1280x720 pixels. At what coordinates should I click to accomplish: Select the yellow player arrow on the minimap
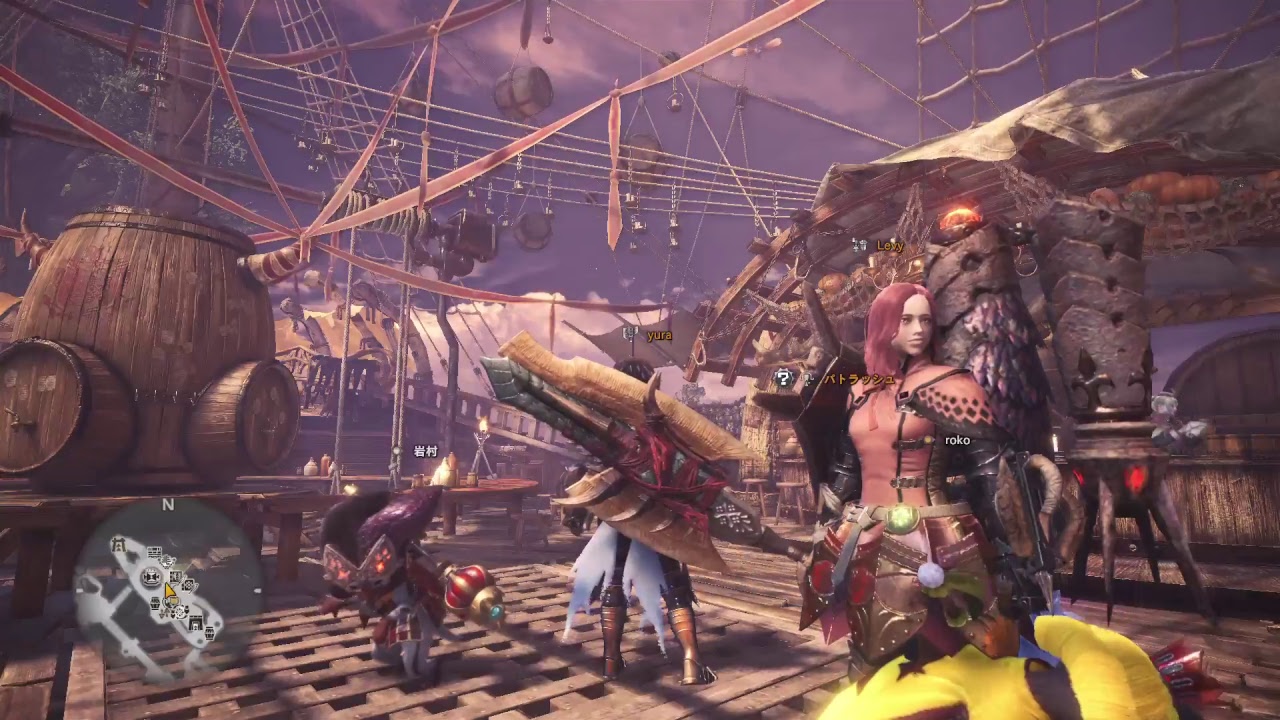pyautogui.click(x=170, y=593)
